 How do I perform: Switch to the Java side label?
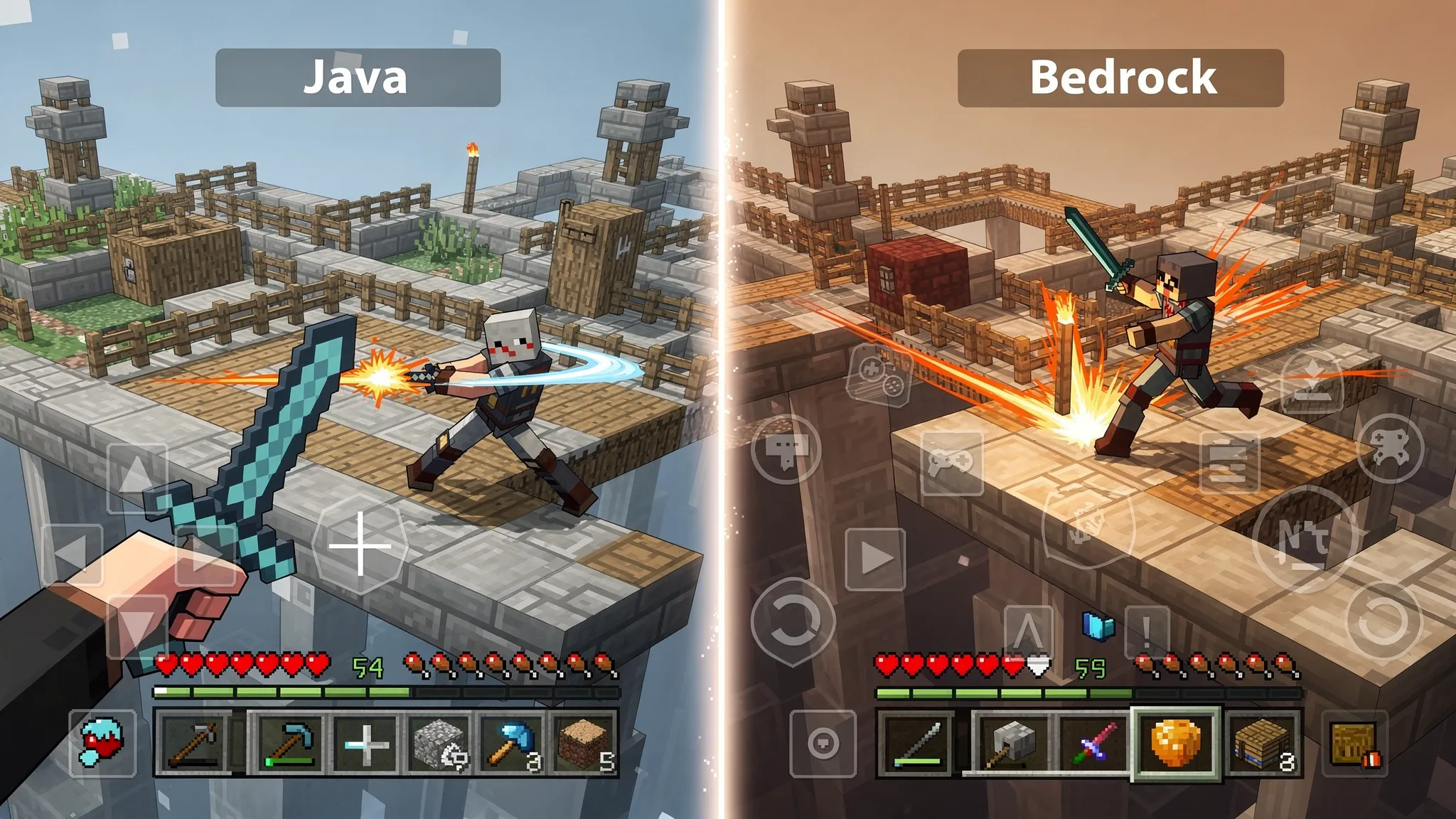355,78
